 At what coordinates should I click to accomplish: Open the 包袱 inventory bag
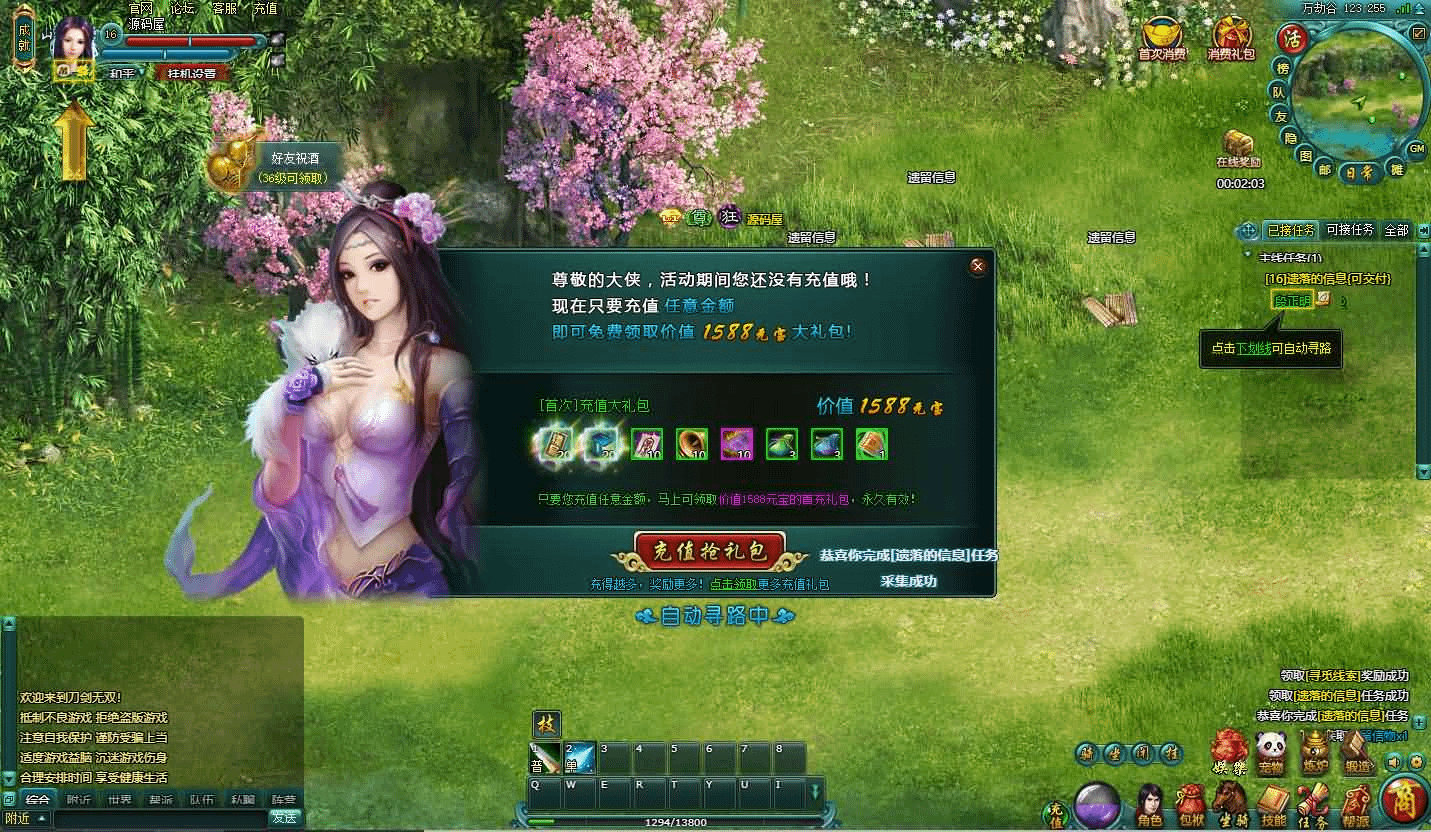1190,806
